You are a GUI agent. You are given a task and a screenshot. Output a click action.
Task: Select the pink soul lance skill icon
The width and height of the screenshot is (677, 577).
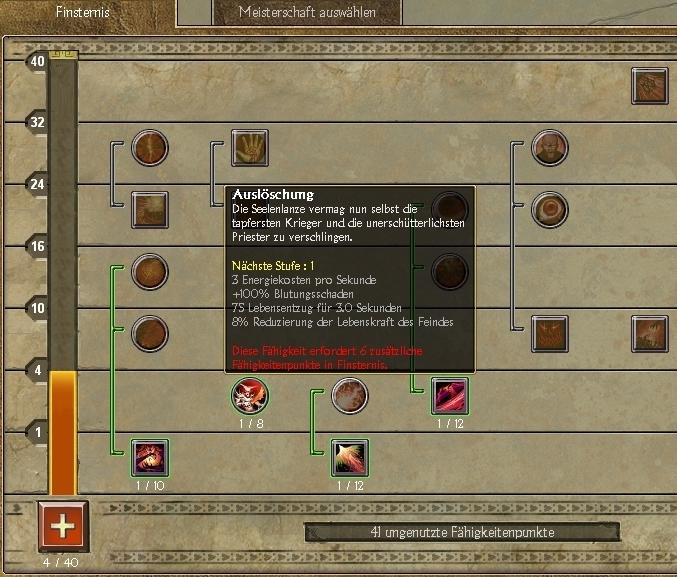pos(450,396)
